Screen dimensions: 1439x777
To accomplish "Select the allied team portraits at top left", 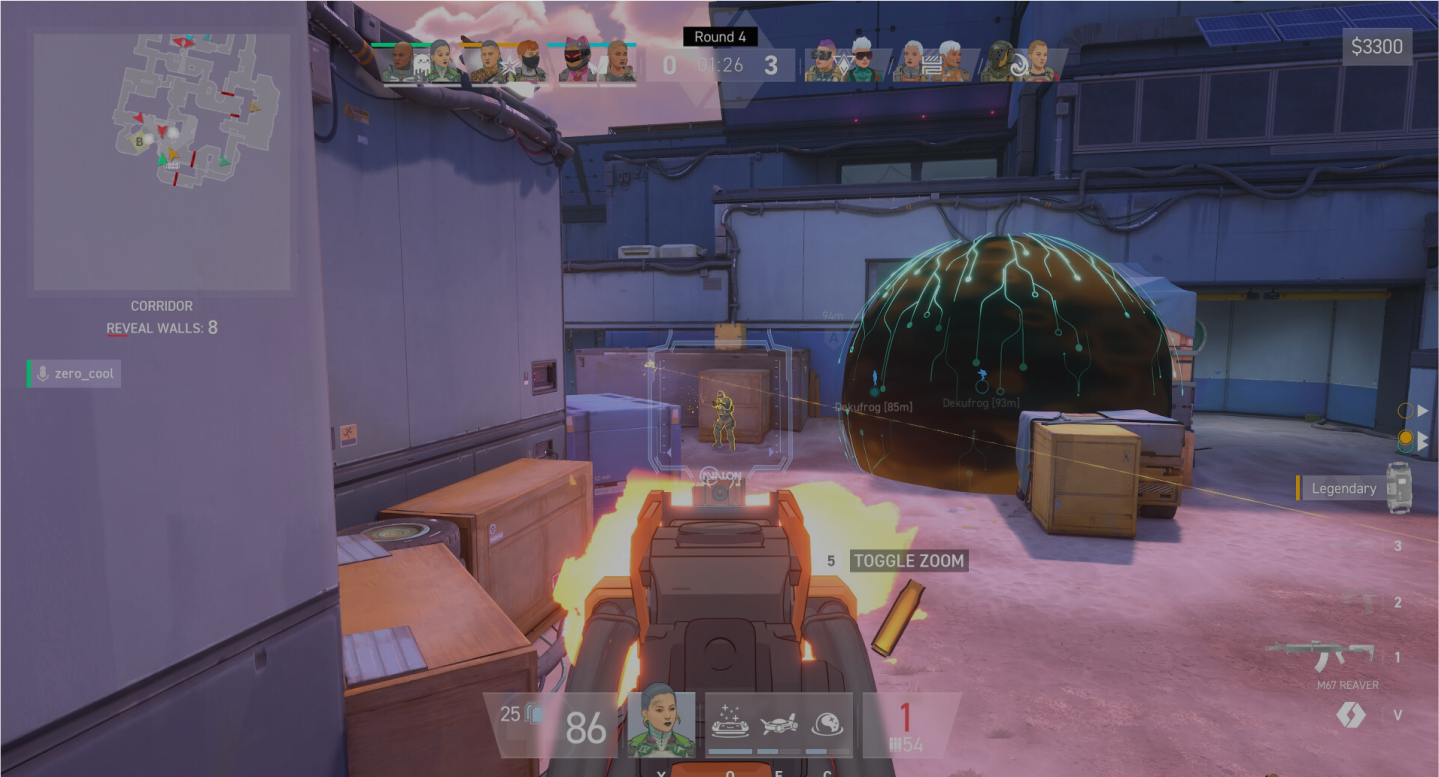I will coord(510,62).
